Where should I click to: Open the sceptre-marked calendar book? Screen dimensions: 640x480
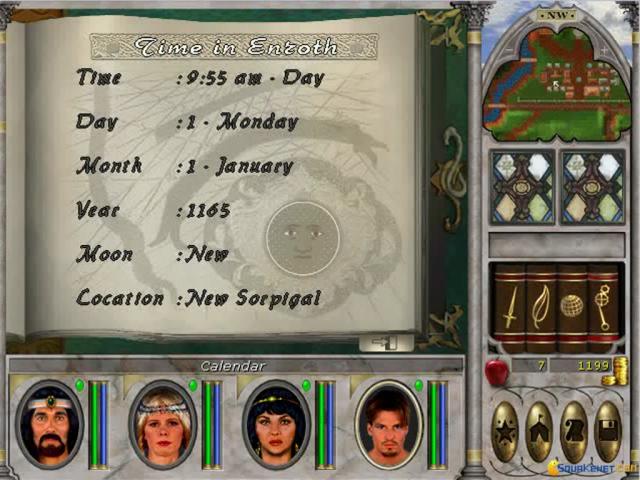[x=602, y=306]
